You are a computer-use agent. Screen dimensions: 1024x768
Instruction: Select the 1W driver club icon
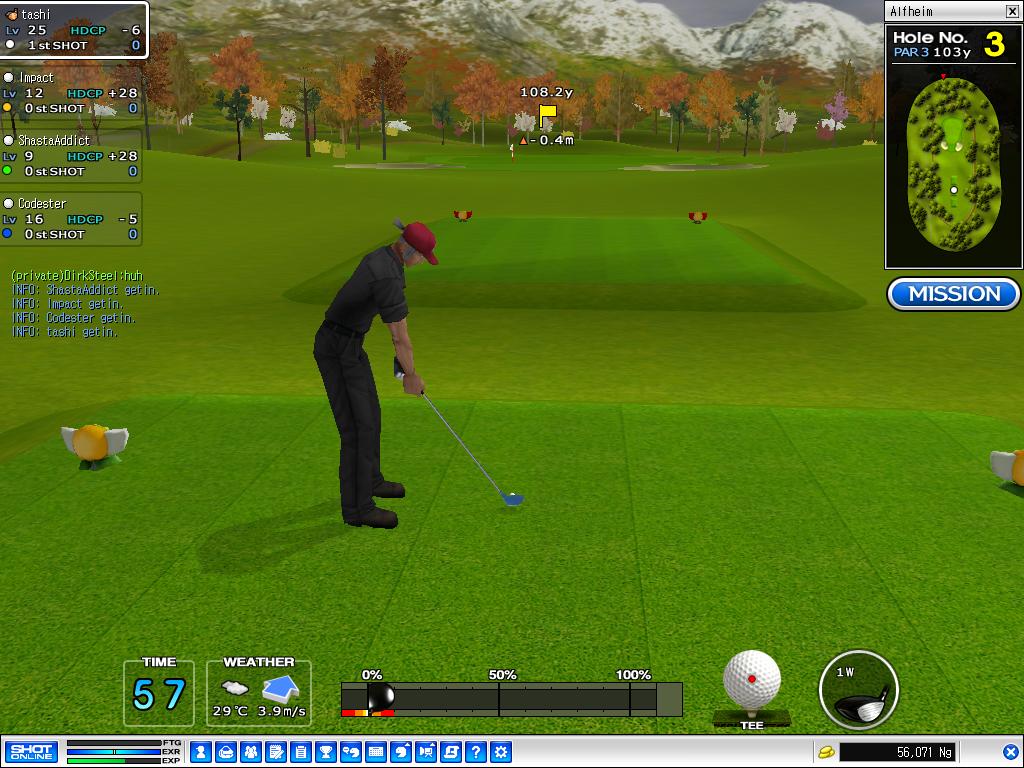(858, 690)
